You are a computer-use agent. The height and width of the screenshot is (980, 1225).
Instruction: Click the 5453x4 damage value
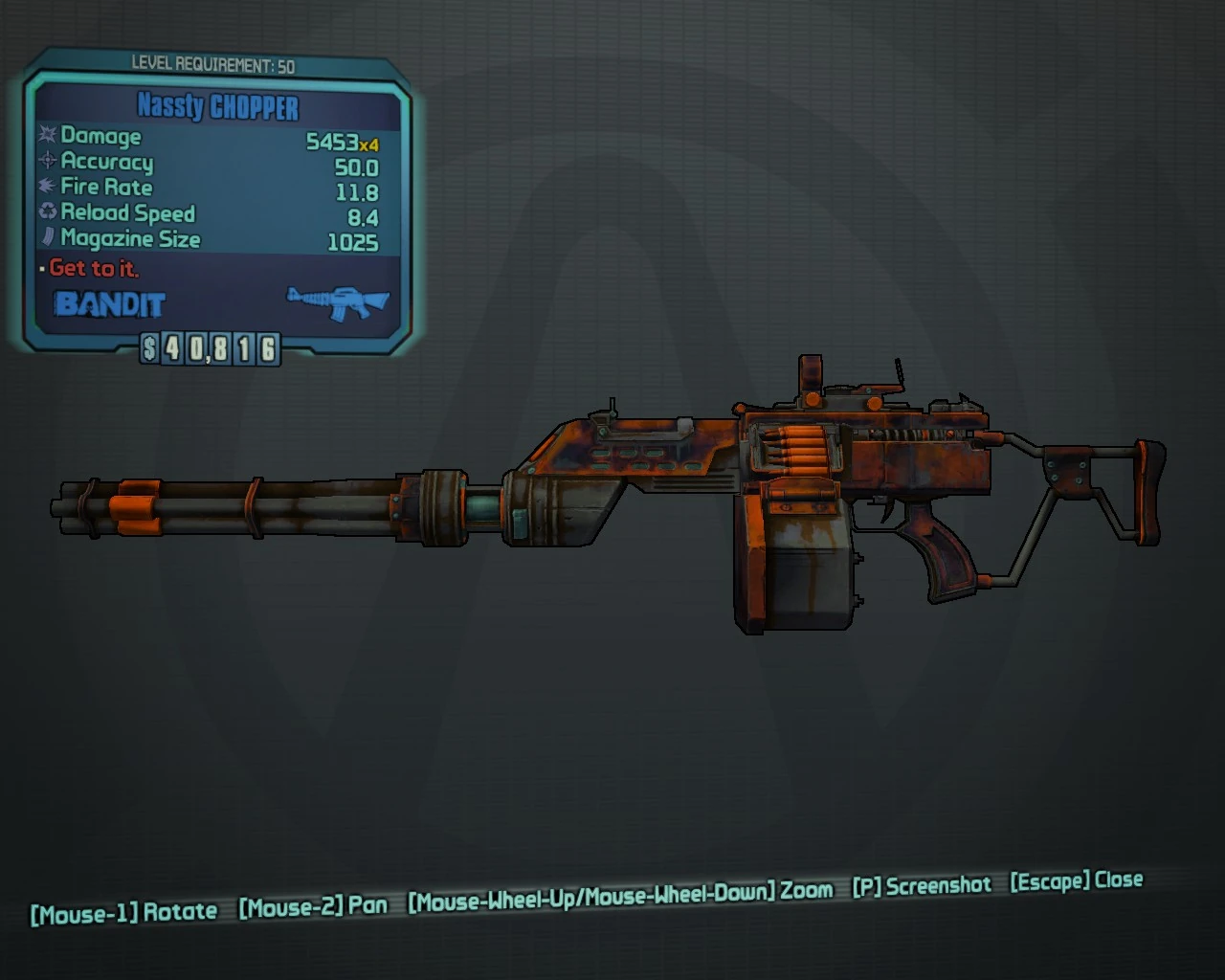[x=340, y=140]
